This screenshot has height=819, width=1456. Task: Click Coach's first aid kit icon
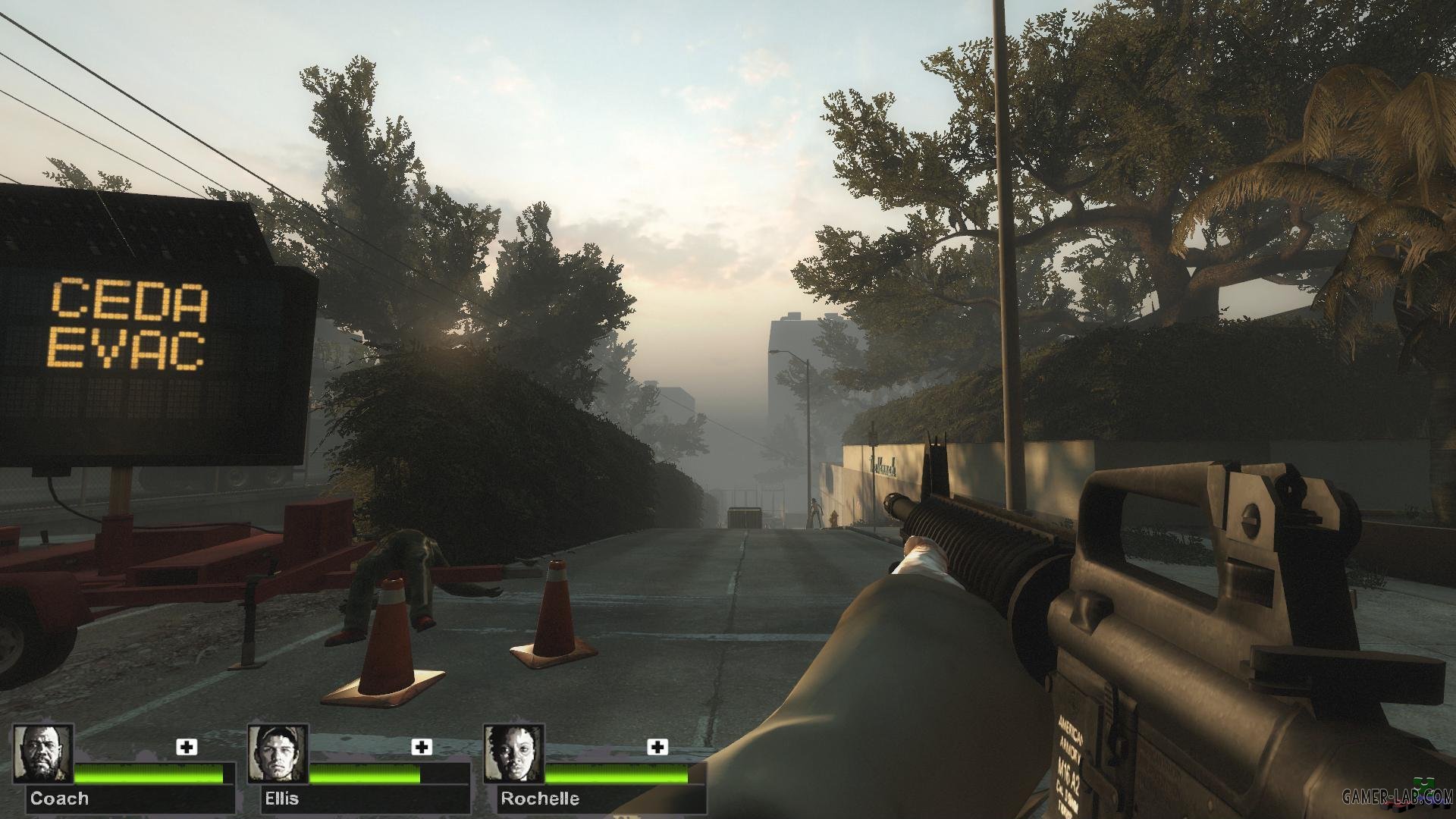click(187, 747)
